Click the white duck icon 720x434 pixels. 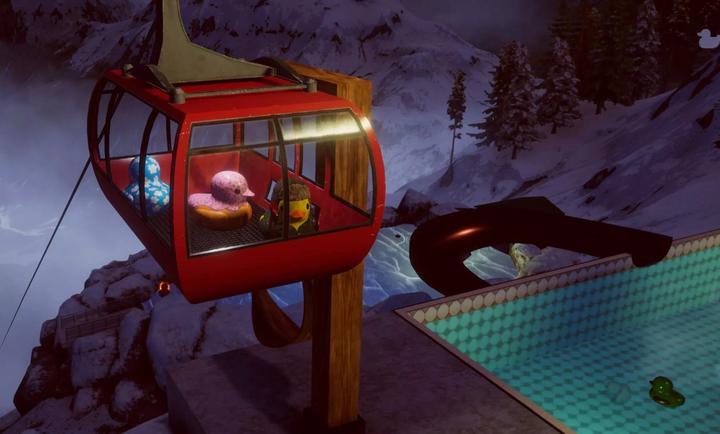706,38
